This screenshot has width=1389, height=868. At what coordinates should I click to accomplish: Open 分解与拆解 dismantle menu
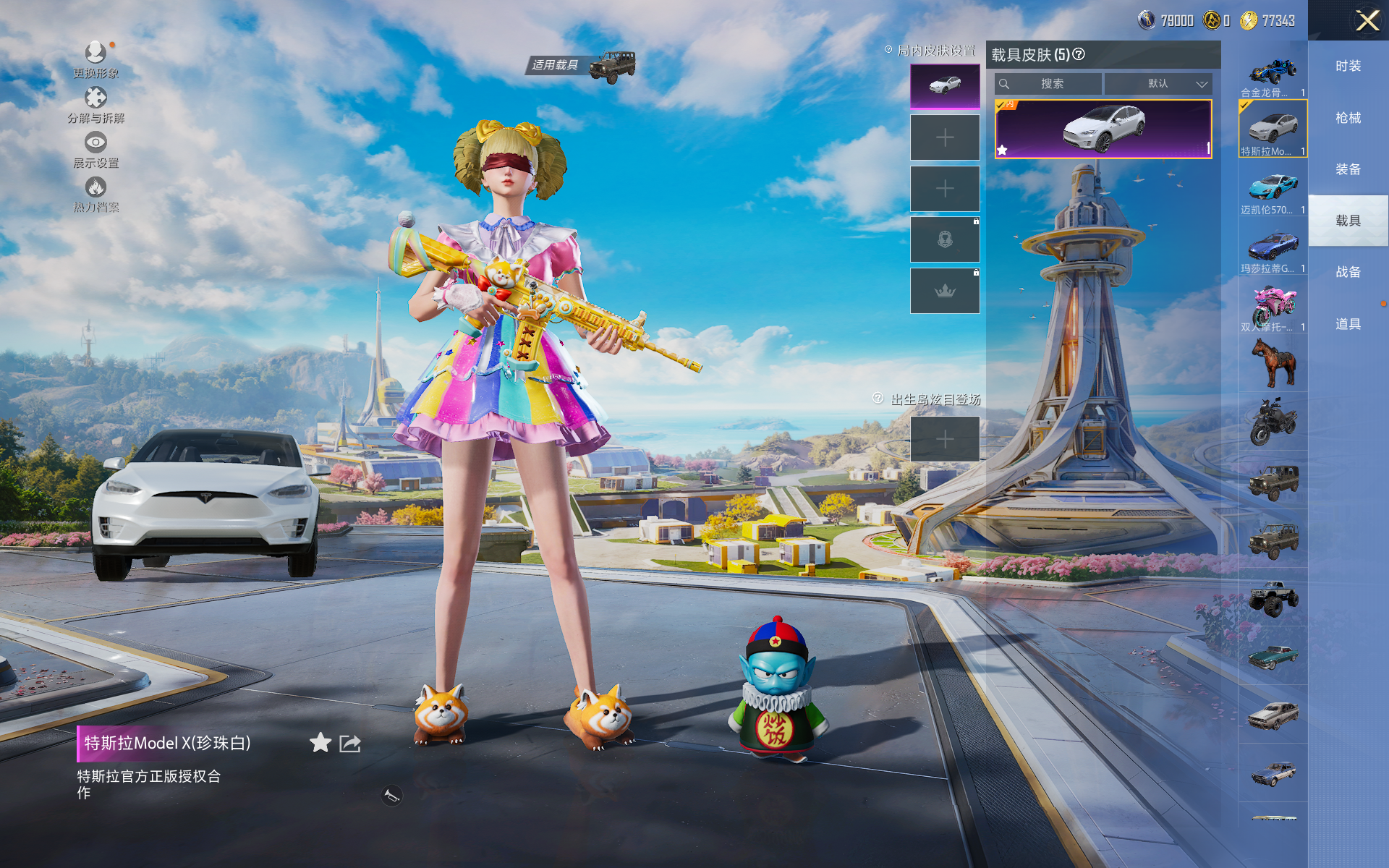(95, 99)
